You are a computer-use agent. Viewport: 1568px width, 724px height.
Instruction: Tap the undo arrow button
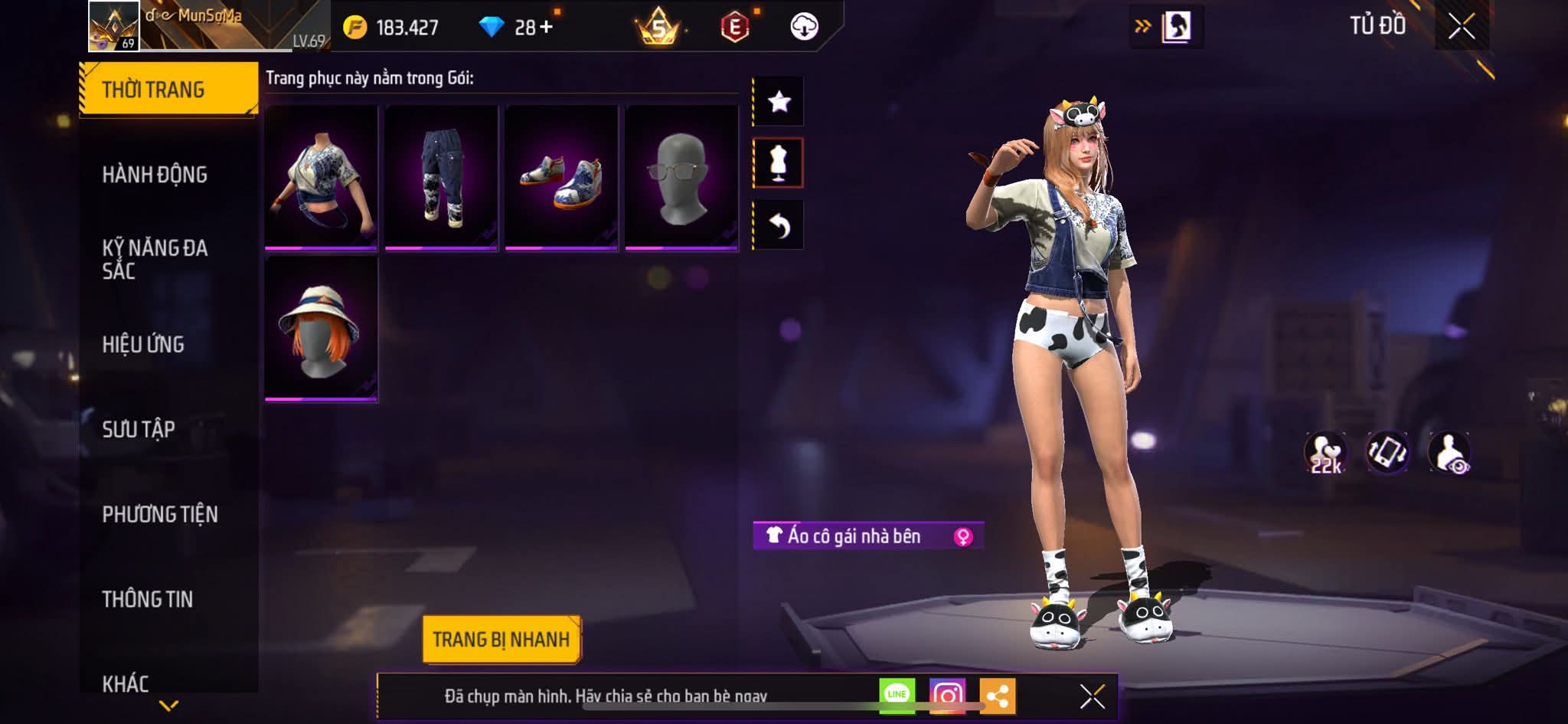click(779, 226)
